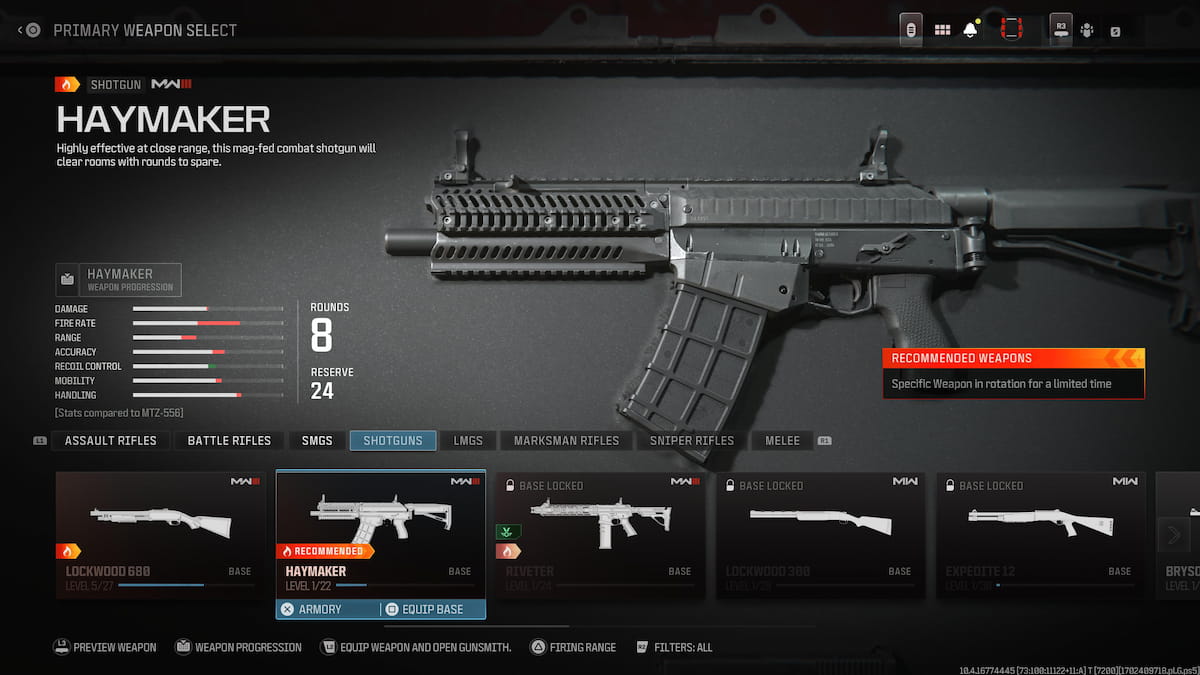Select the Shotguns category tab
Image resolution: width=1200 pixels, height=675 pixels.
[392, 440]
